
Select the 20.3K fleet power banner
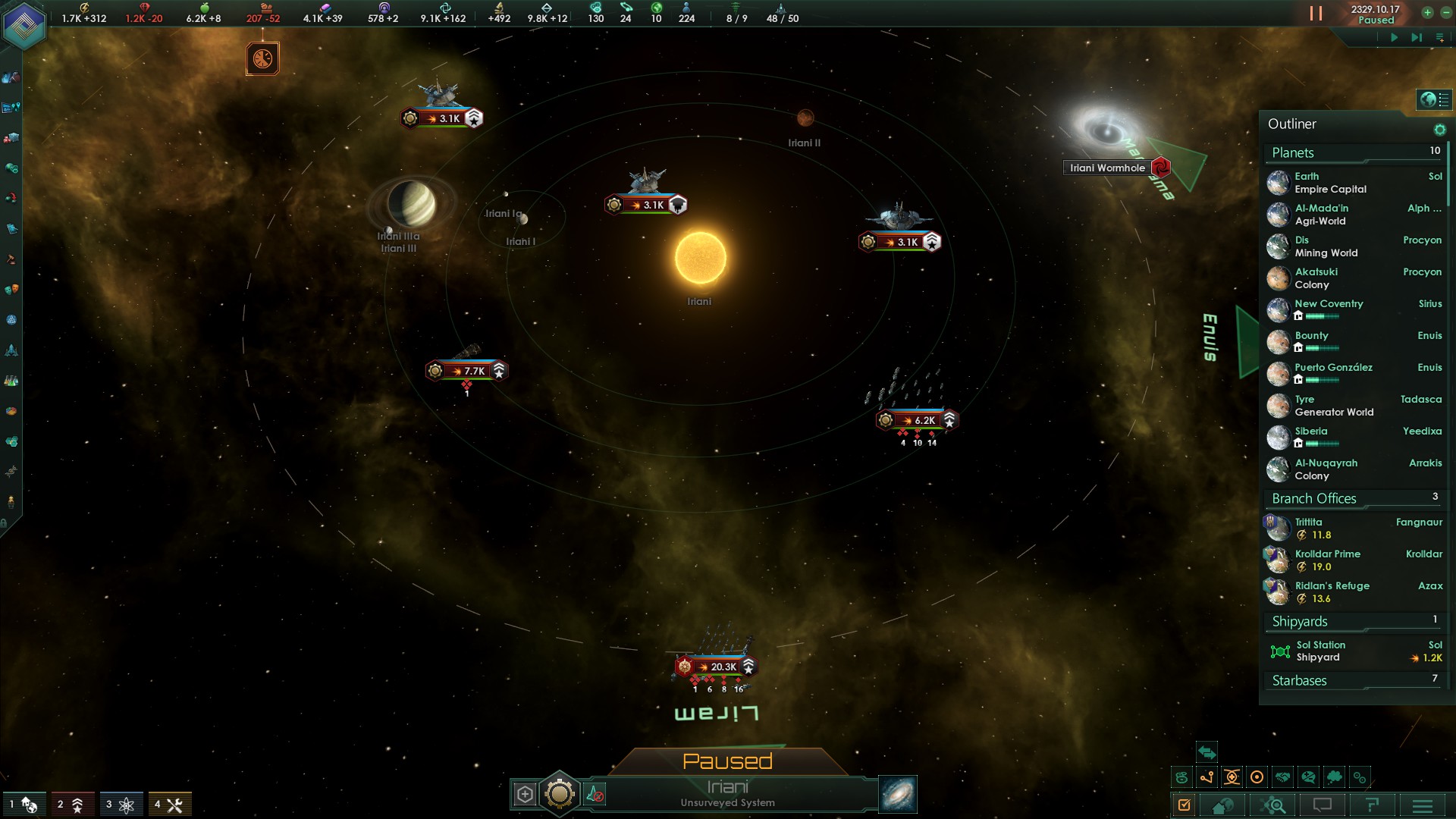(717, 667)
